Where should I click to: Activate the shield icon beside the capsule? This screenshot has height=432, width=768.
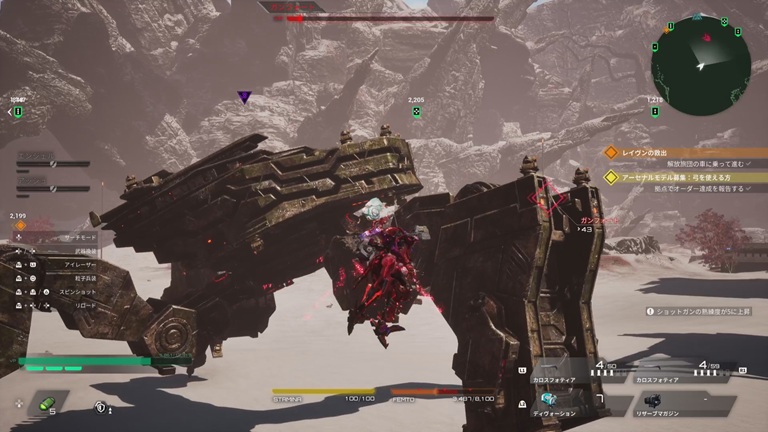click(x=101, y=407)
